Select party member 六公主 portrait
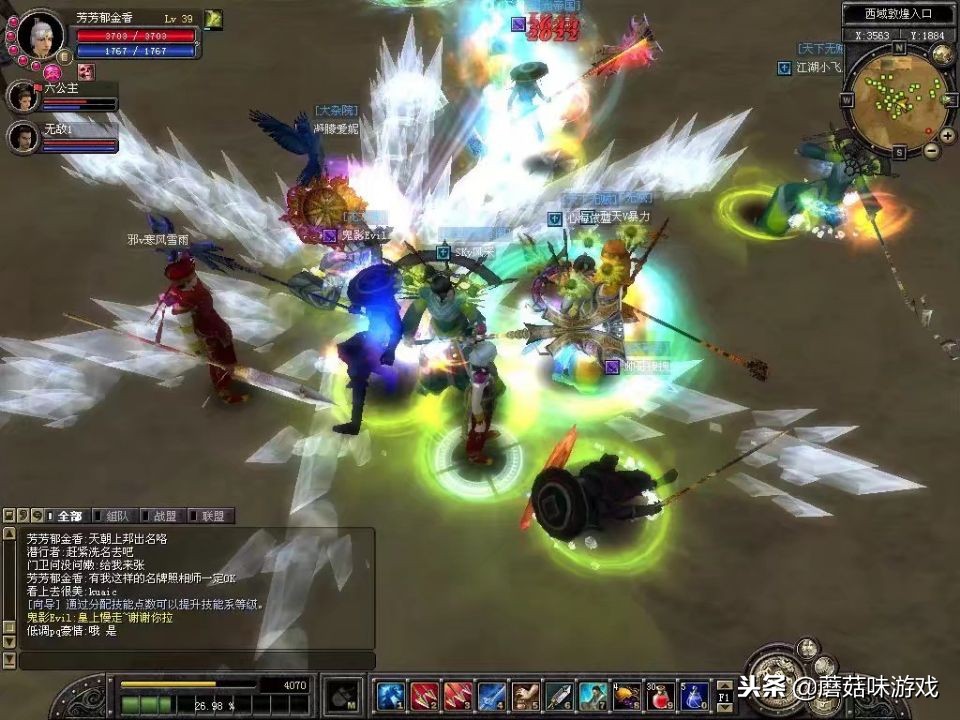 (x=22, y=97)
